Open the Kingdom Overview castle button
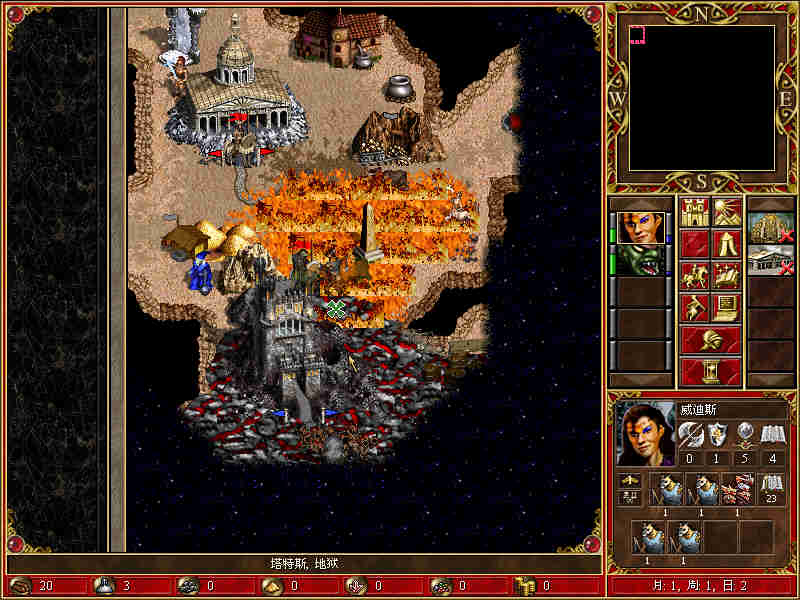The height and width of the screenshot is (600, 800). pyautogui.click(x=694, y=212)
